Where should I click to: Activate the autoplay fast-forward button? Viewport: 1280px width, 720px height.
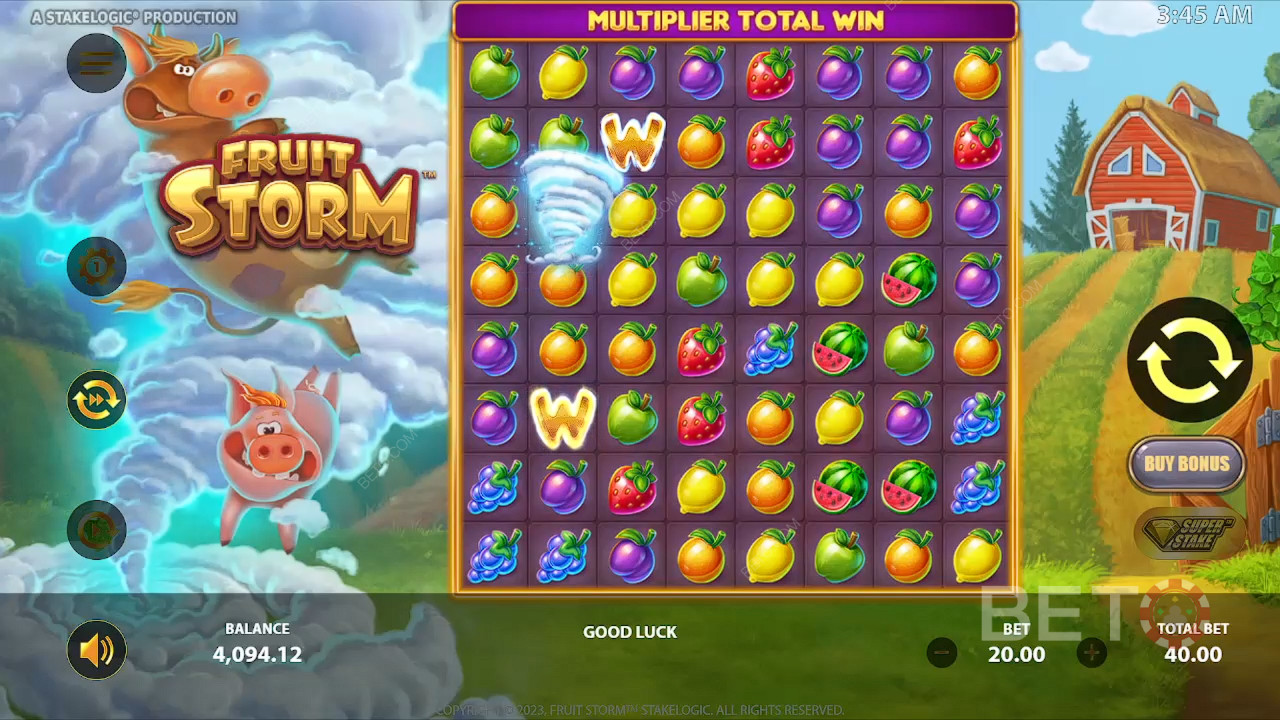tap(96, 399)
